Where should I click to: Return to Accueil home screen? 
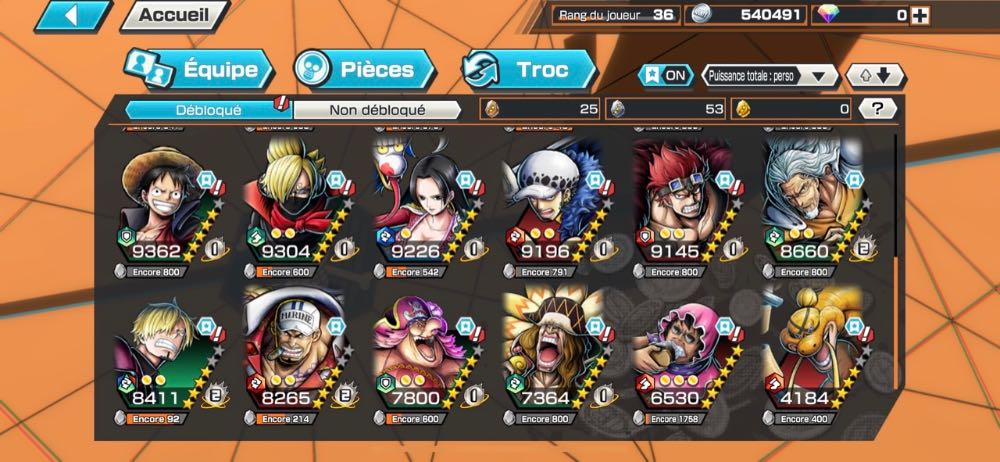(x=173, y=15)
